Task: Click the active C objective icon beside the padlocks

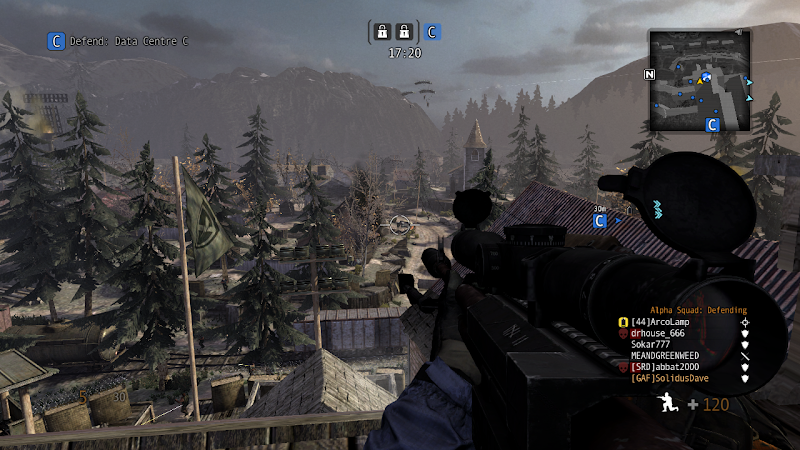Action: [432, 32]
